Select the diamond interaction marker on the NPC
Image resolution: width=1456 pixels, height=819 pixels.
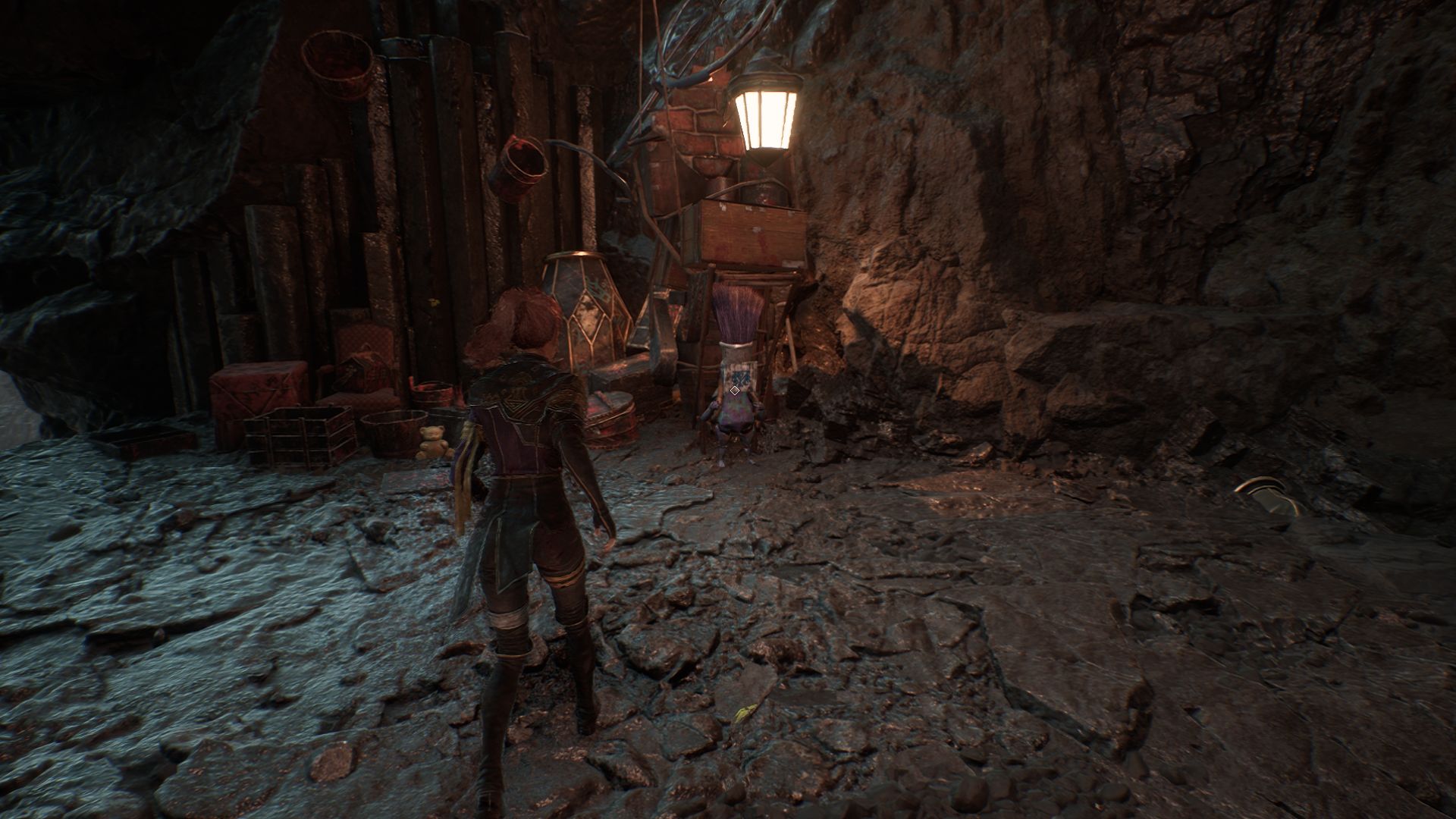click(x=734, y=390)
